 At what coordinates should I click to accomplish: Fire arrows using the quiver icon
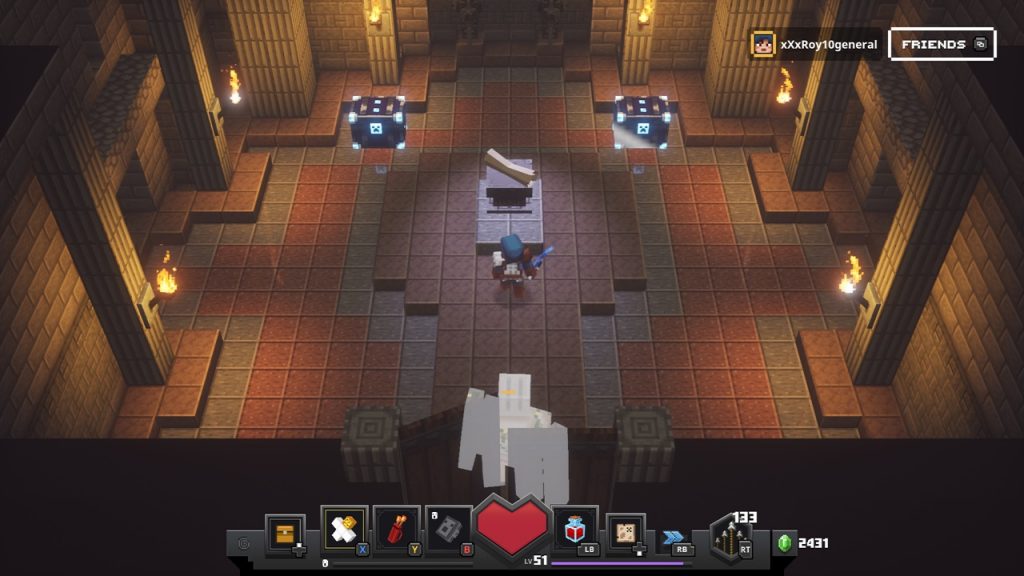[730, 538]
